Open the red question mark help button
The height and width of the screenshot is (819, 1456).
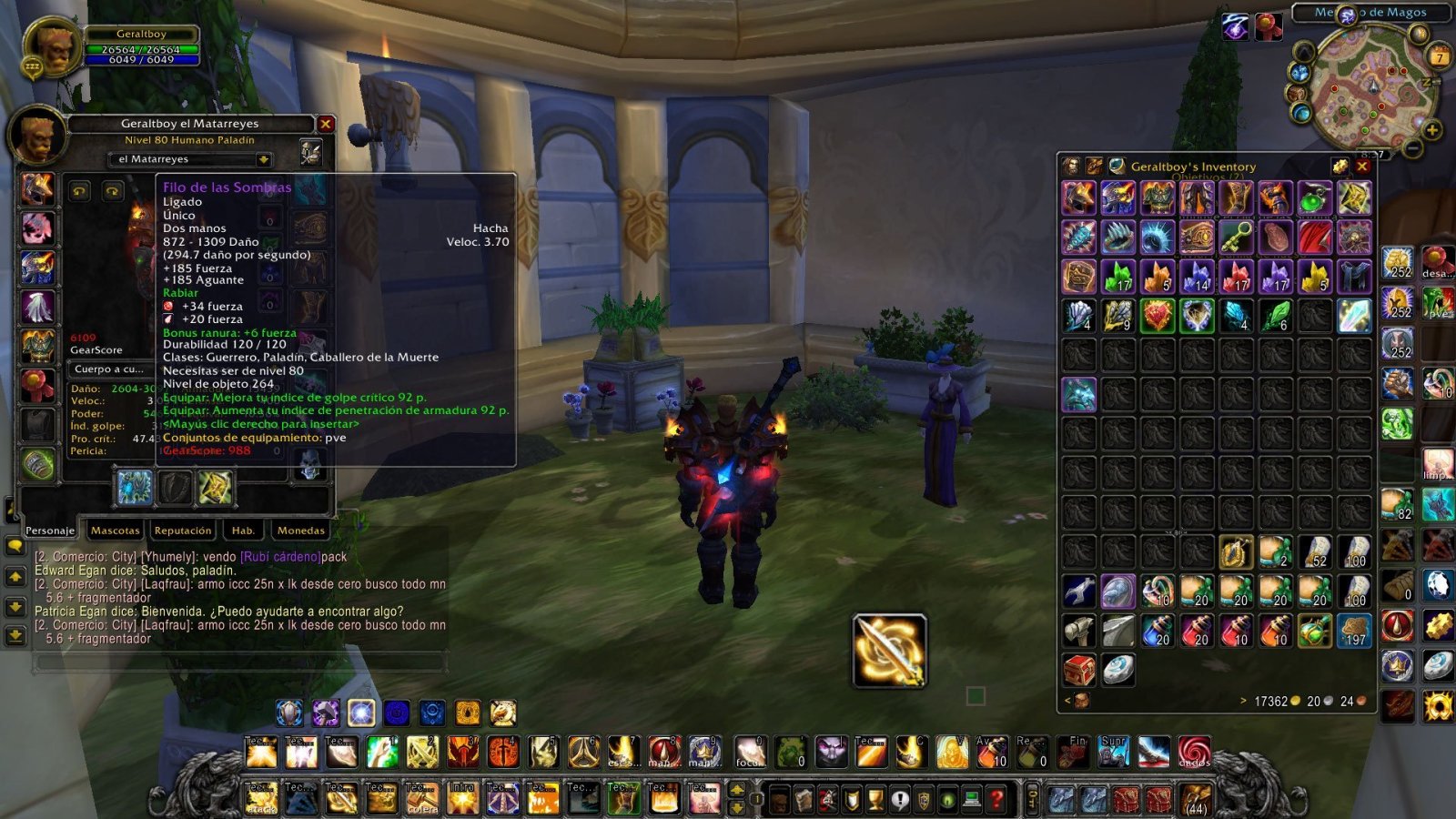tap(997, 800)
